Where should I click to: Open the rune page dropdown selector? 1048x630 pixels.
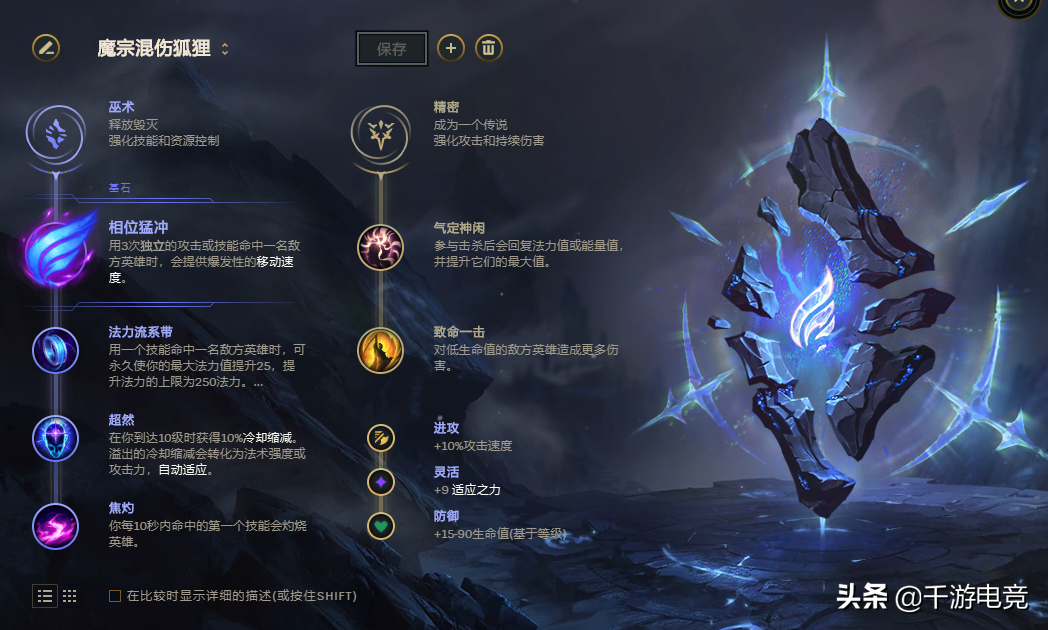point(225,48)
